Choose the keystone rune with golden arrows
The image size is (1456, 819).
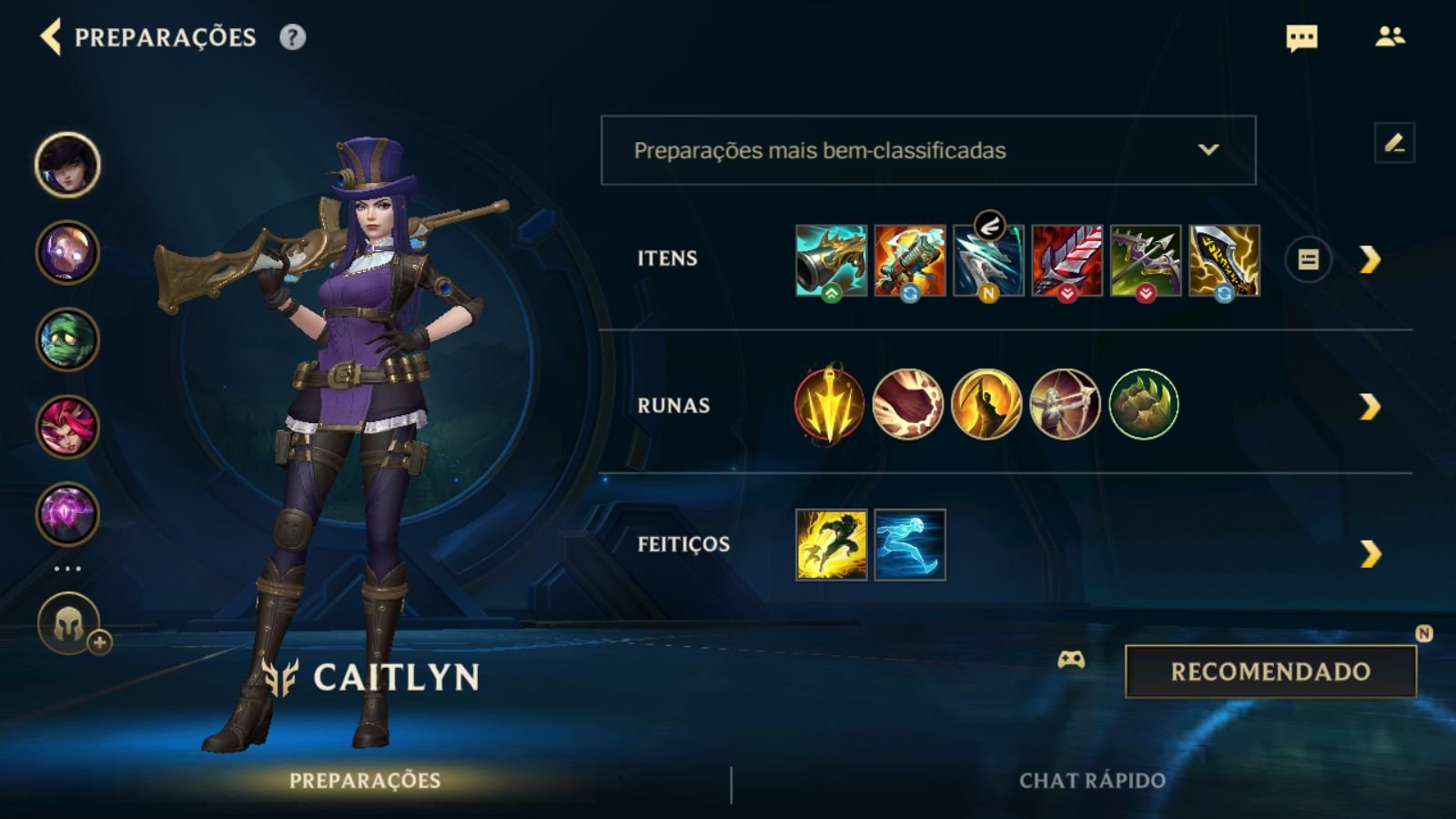(x=829, y=405)
